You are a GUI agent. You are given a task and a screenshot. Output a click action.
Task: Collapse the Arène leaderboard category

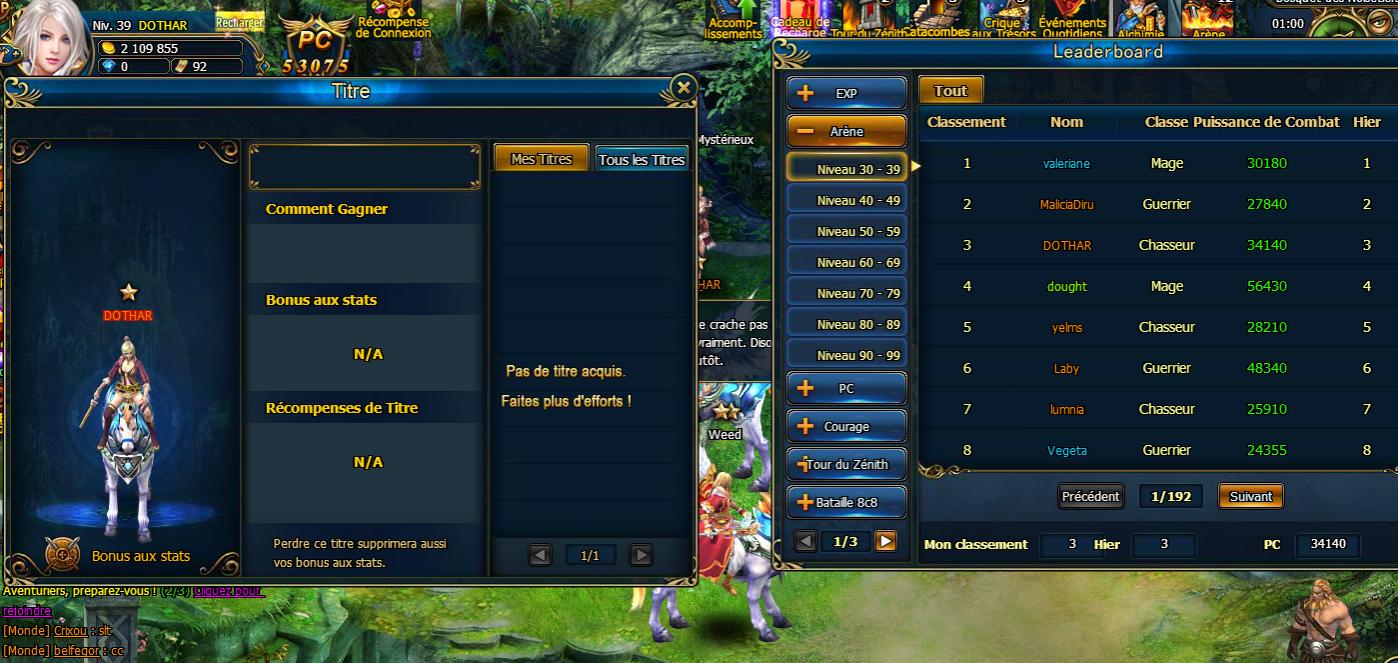pyautogui.click(x=846, y=131)
